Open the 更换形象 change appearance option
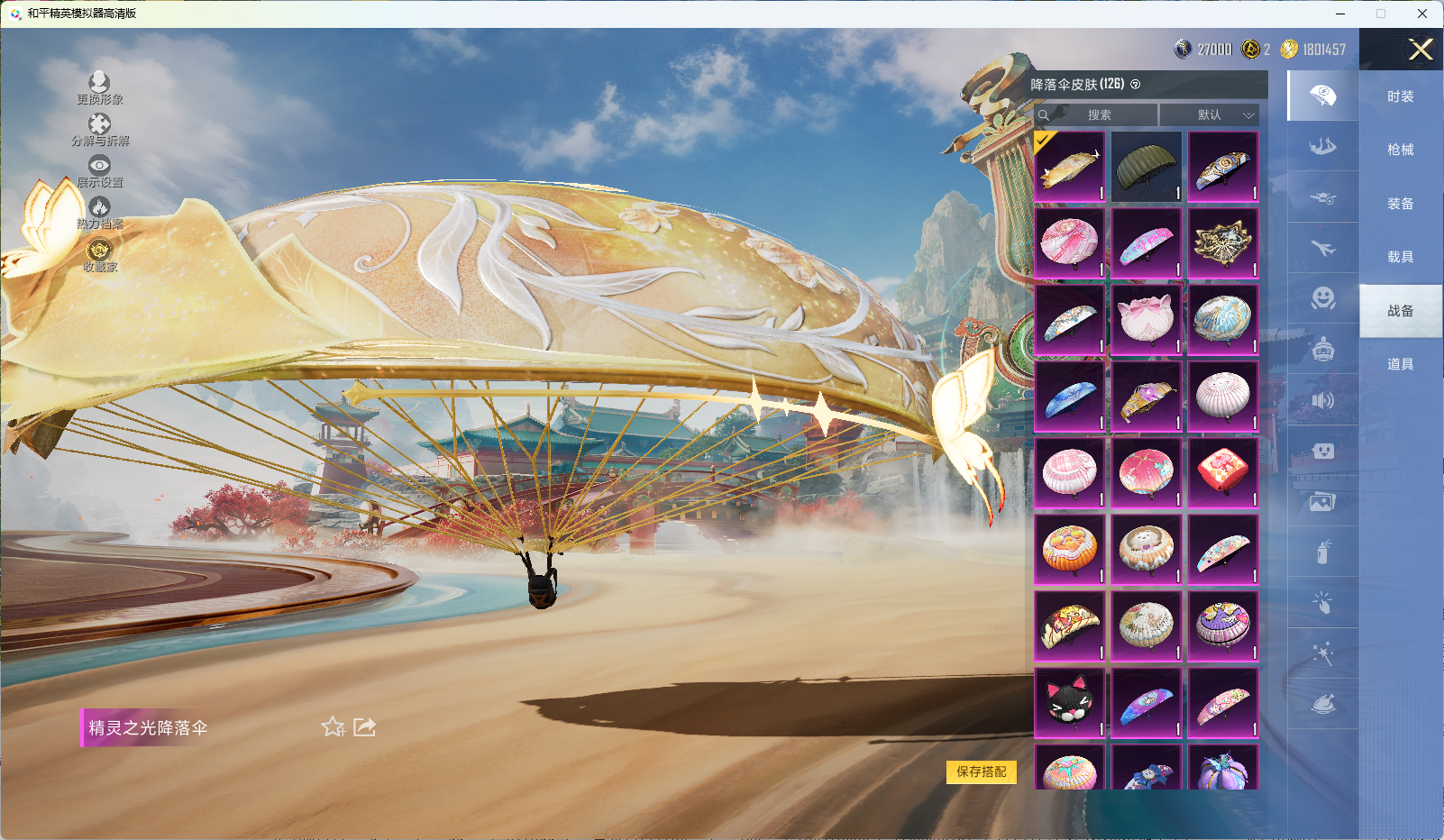 click(x=99, y=87)
